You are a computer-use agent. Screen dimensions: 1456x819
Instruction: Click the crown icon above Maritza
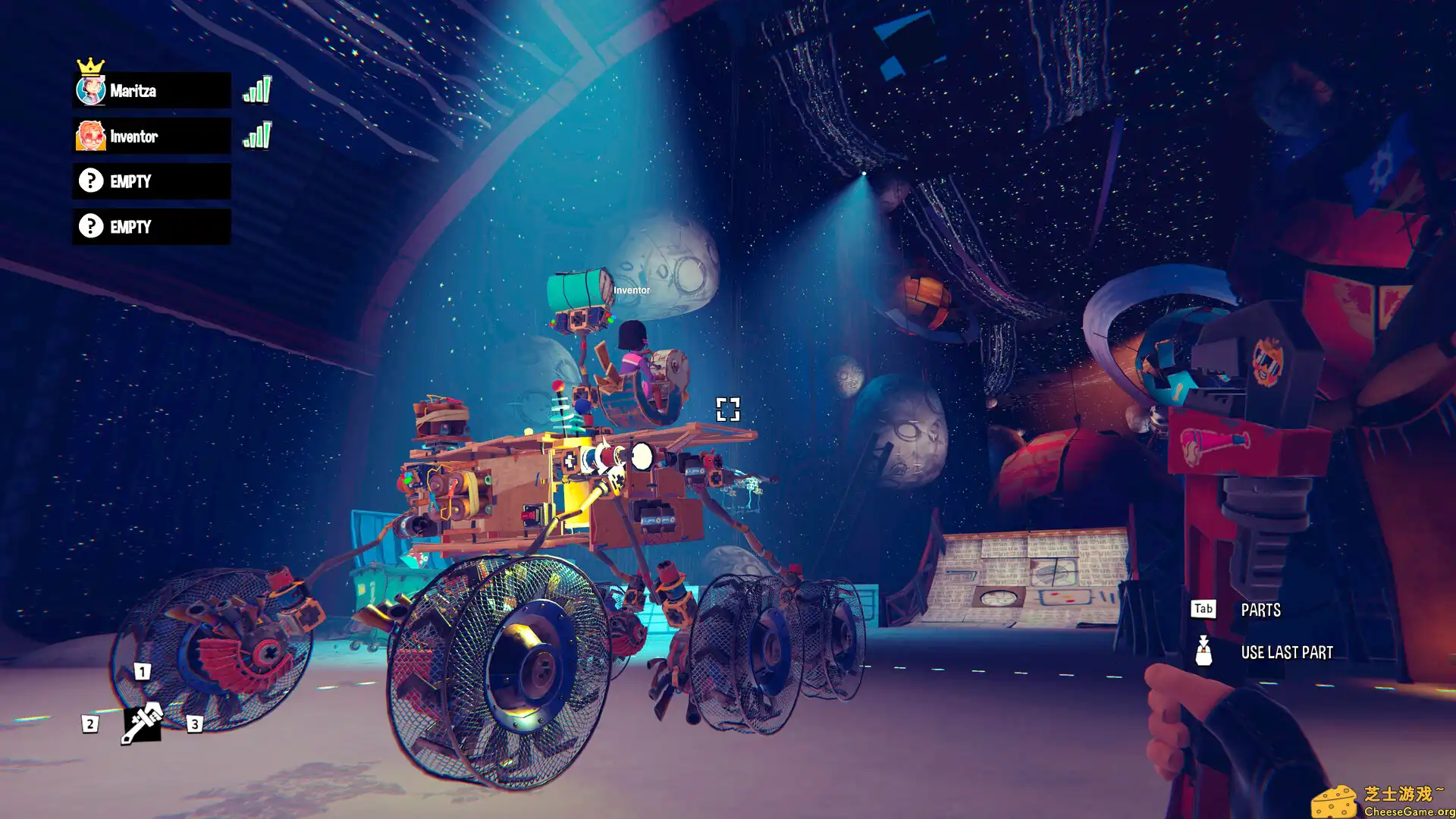(x=91, y=64)
